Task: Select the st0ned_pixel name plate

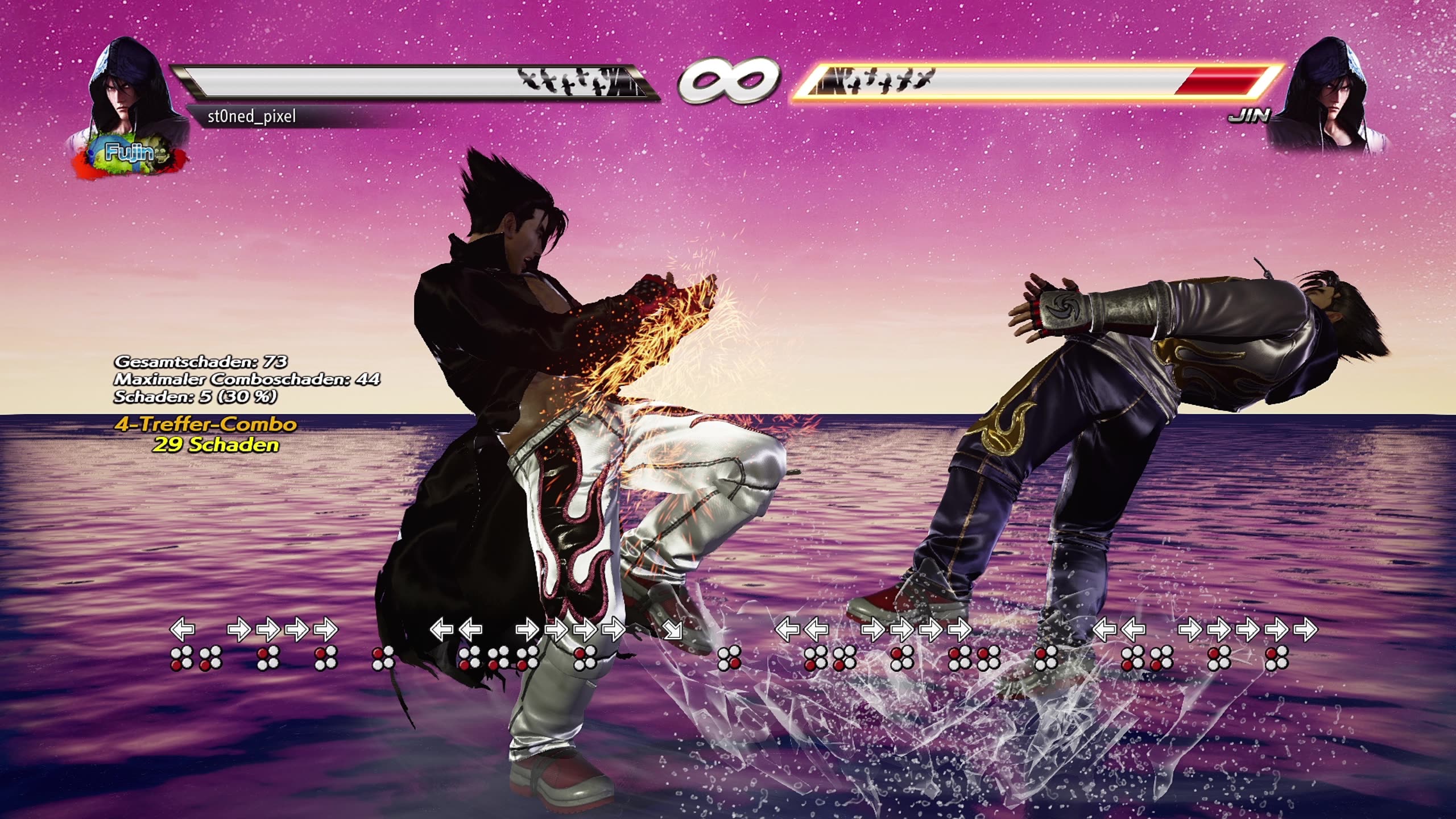Action: click(x=253, y=116)
